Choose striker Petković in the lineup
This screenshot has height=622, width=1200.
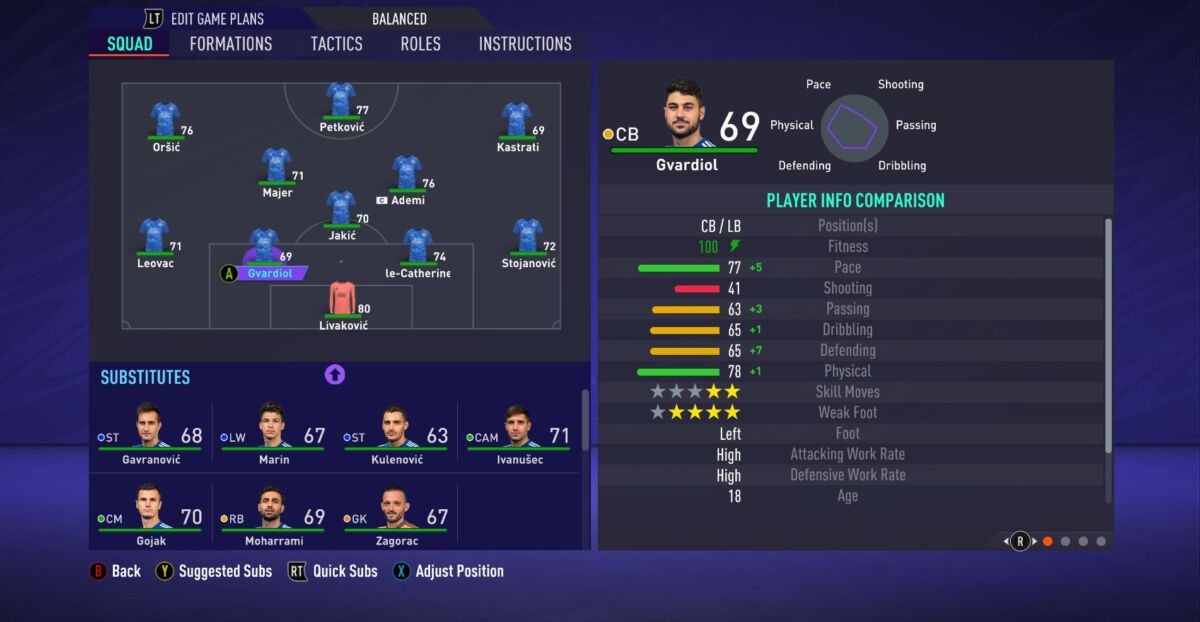341,102
